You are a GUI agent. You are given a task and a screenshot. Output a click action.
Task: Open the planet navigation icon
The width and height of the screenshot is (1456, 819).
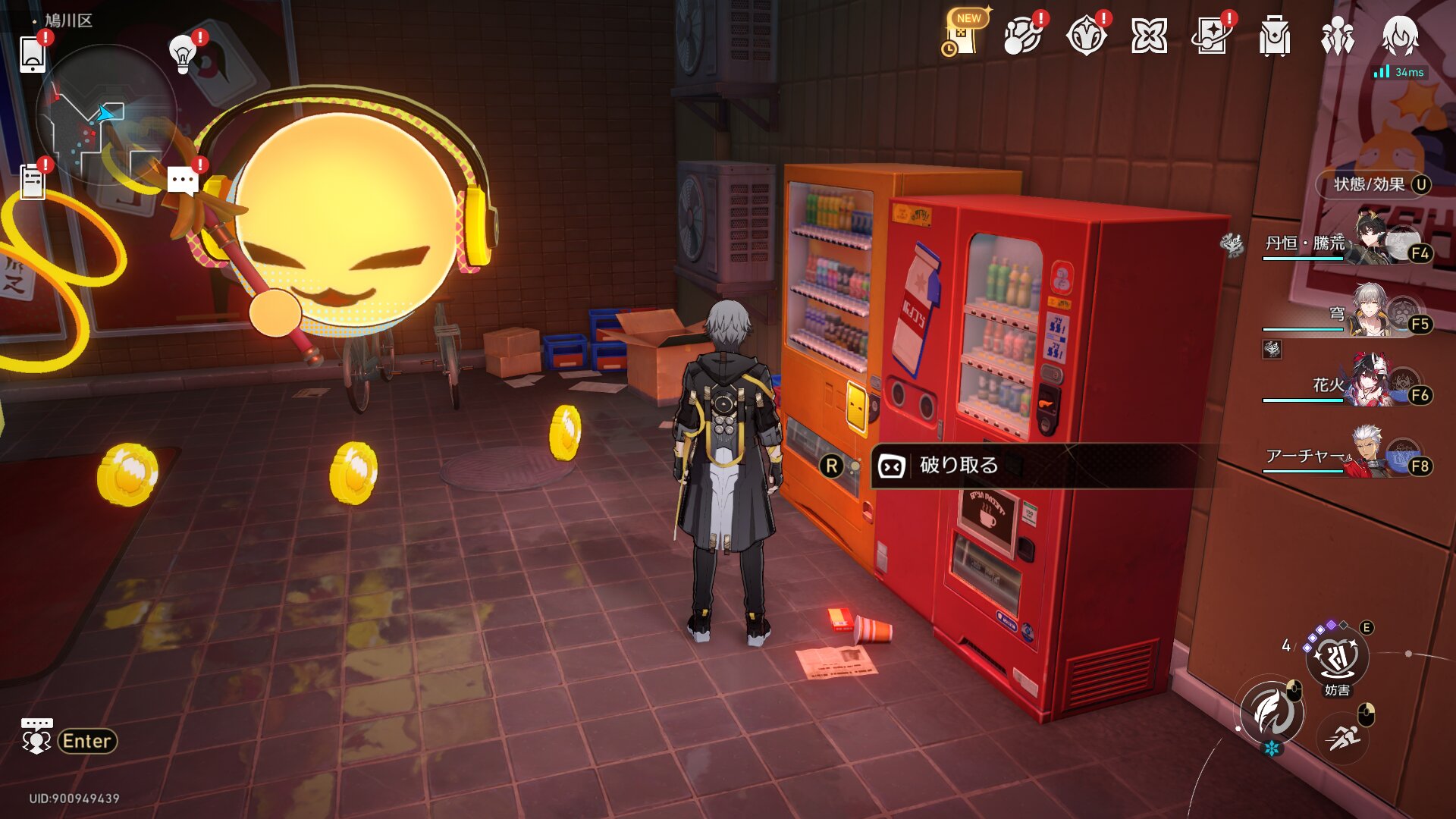(x=1022, y=36)
